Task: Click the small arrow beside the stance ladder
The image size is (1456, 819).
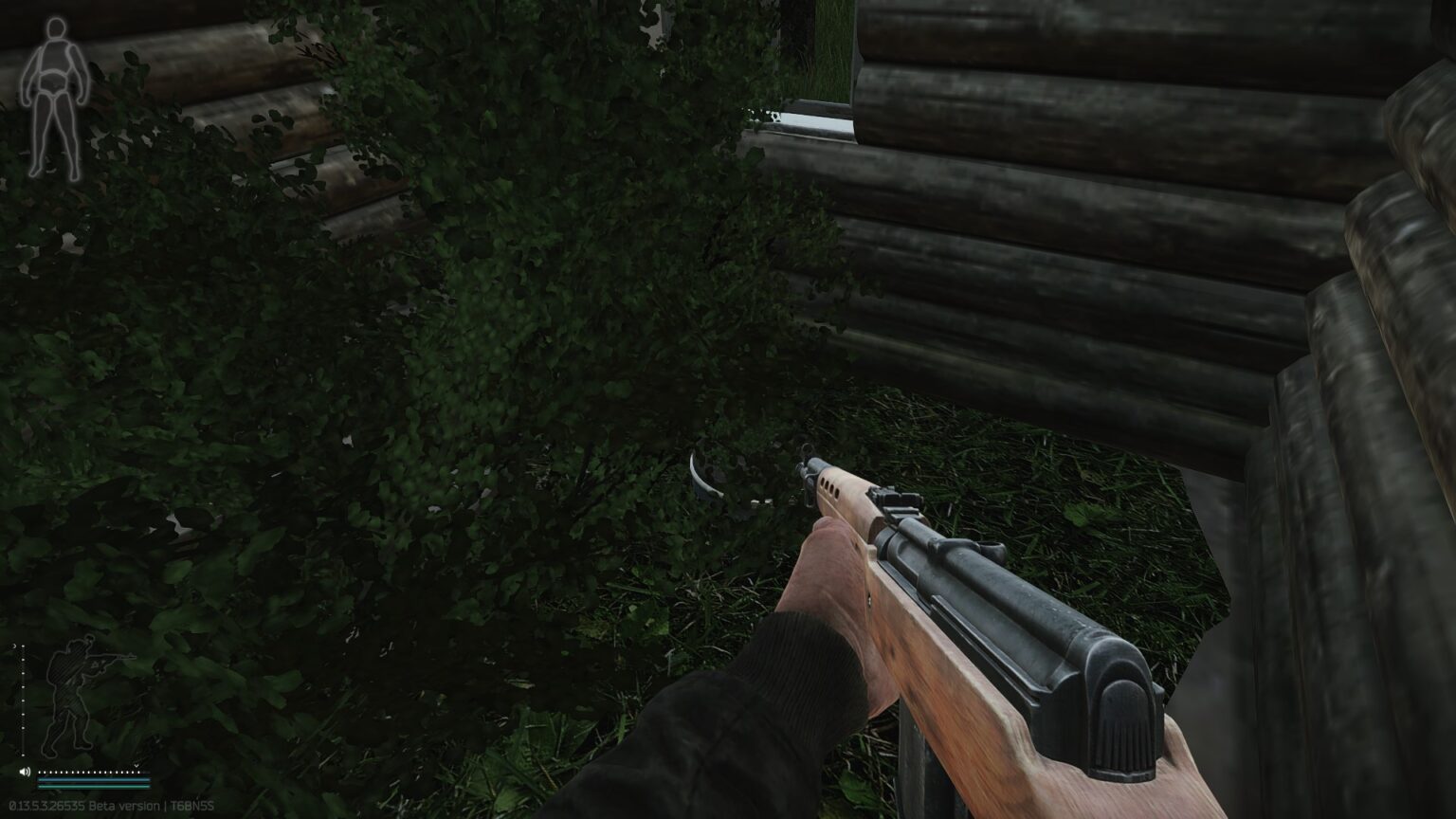Action: (x=14, y=646)
